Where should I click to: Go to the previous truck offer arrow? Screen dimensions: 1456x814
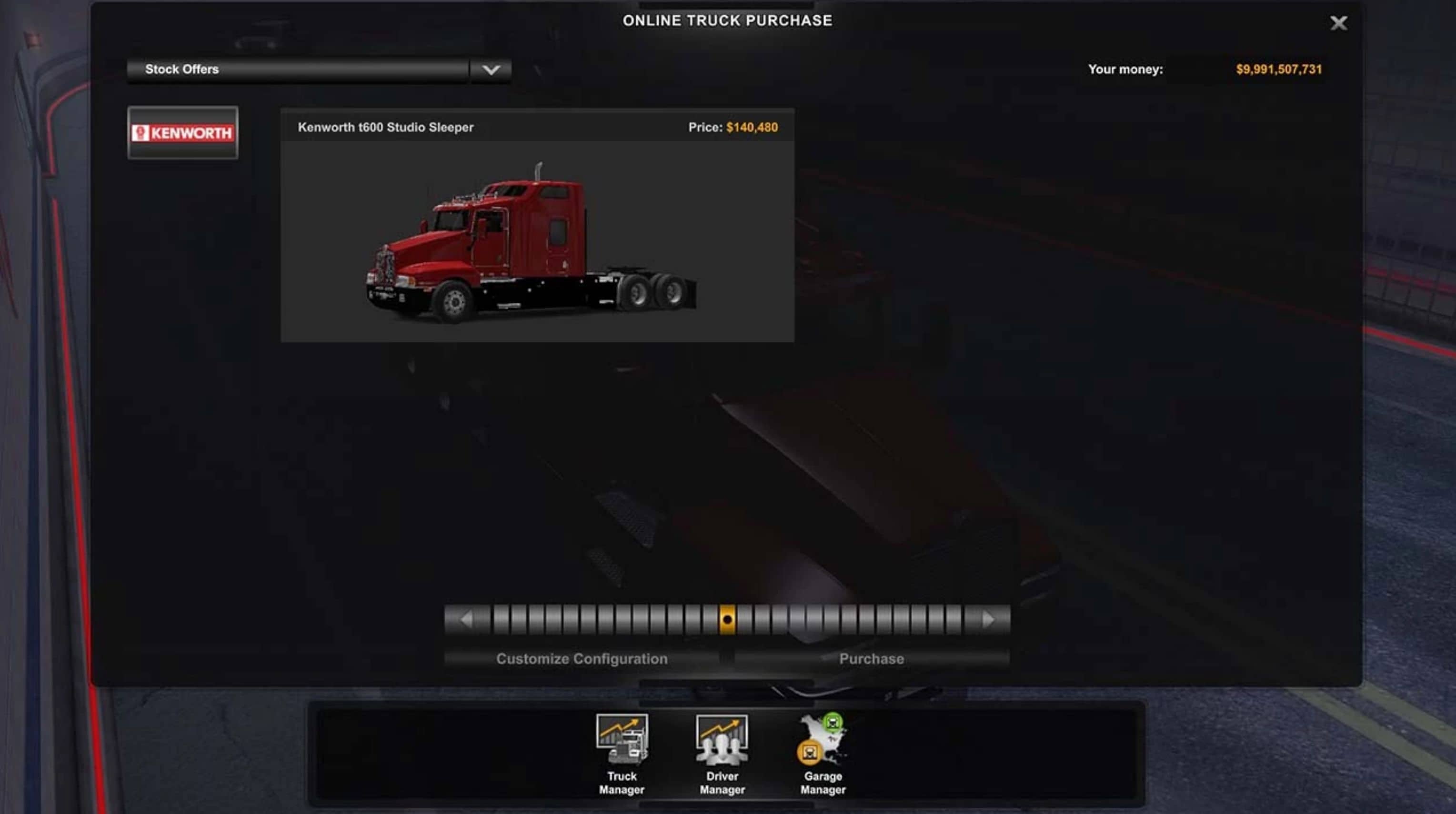[466, 620]
